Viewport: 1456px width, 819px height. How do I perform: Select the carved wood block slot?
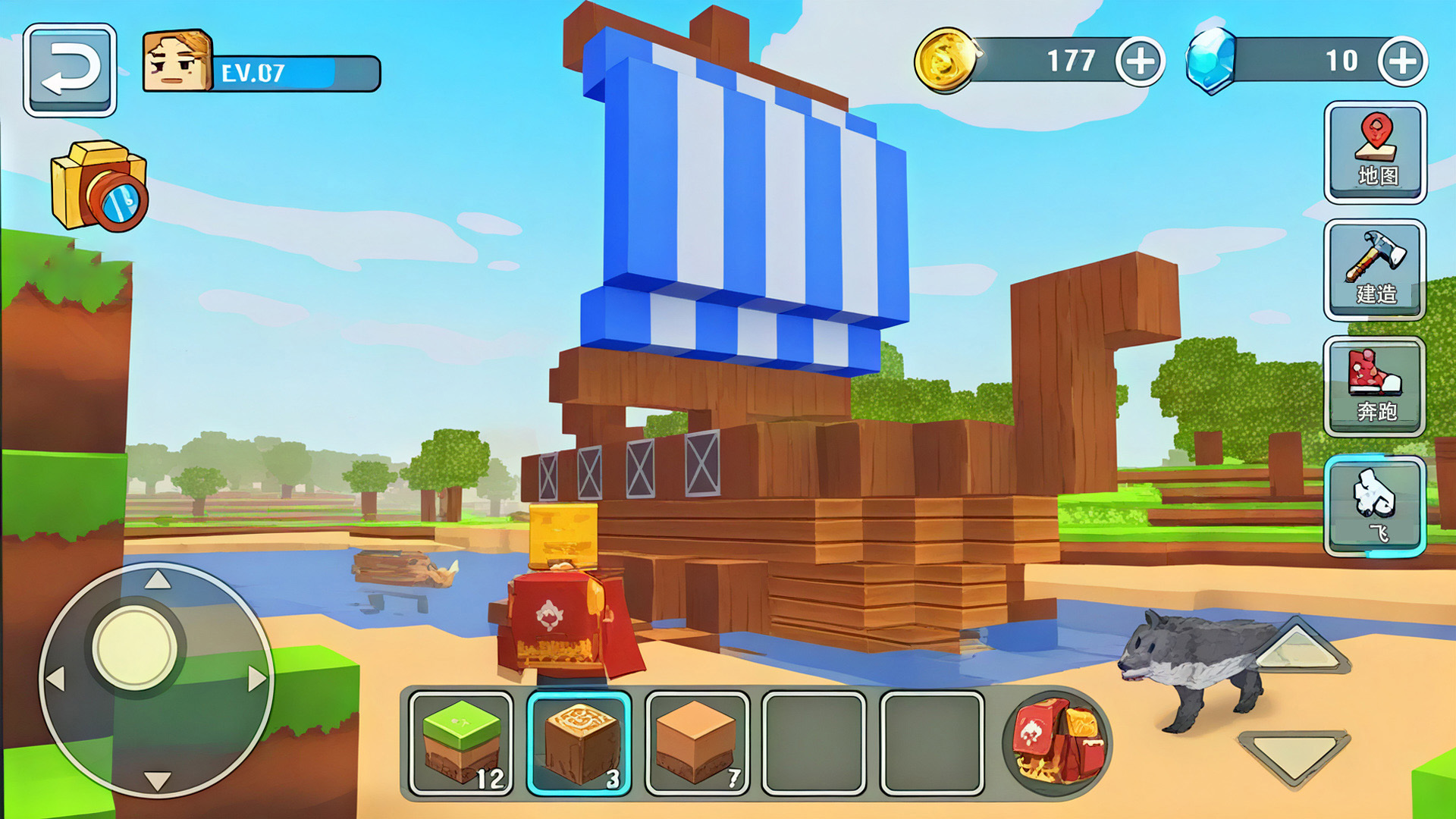coord(579,743)
